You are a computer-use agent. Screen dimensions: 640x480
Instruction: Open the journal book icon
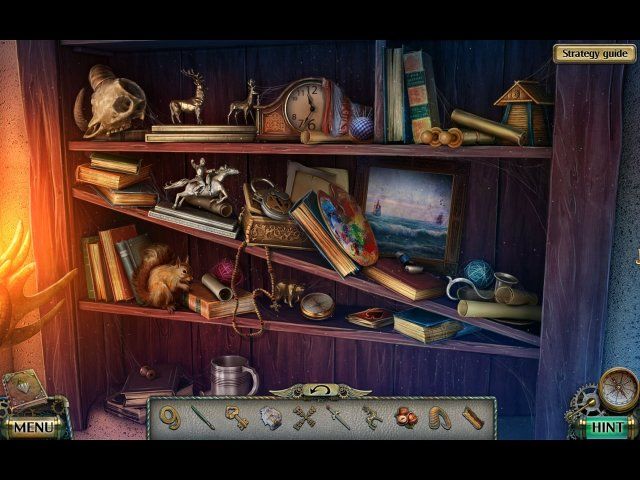(22, 390)
